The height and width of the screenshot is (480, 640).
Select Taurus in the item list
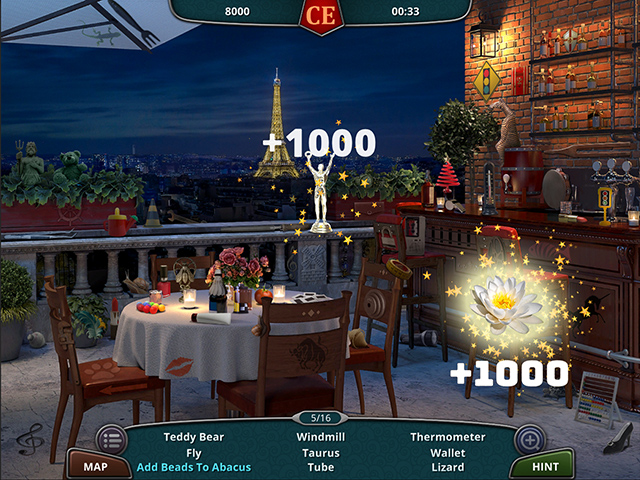(x=321, y=452)
